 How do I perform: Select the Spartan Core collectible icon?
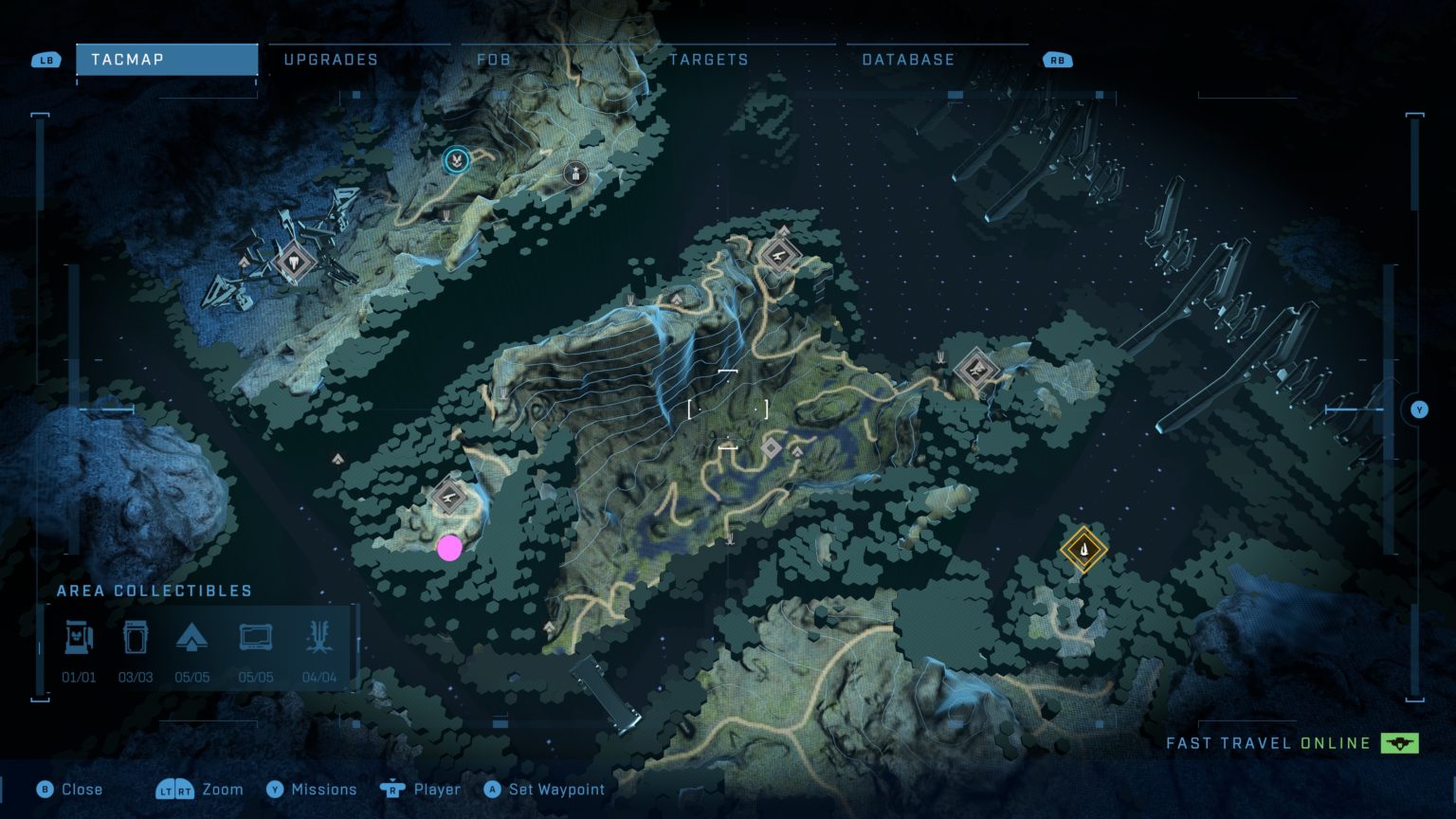(135, 637)
